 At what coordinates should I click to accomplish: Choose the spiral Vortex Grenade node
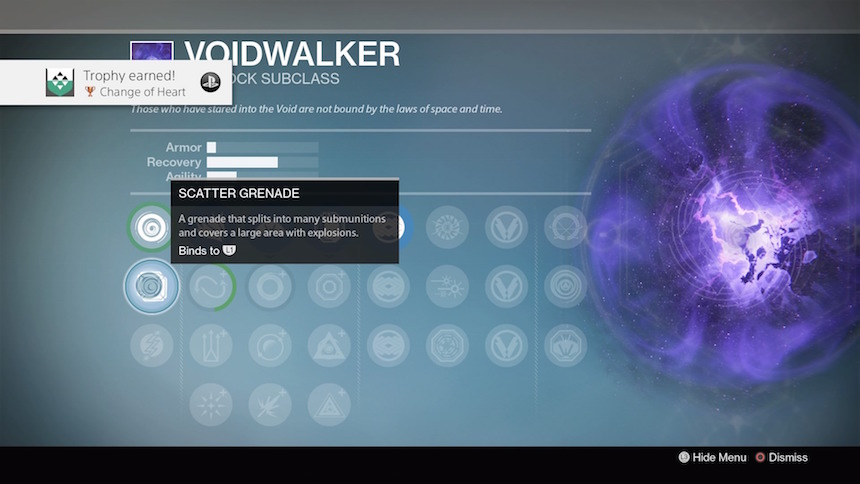(x=151, y=227)
